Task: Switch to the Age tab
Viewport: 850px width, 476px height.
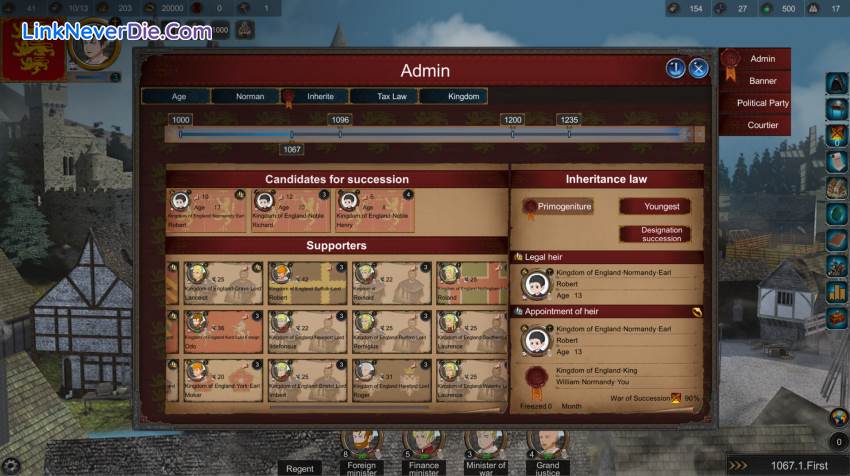Action: click(178, 97)
